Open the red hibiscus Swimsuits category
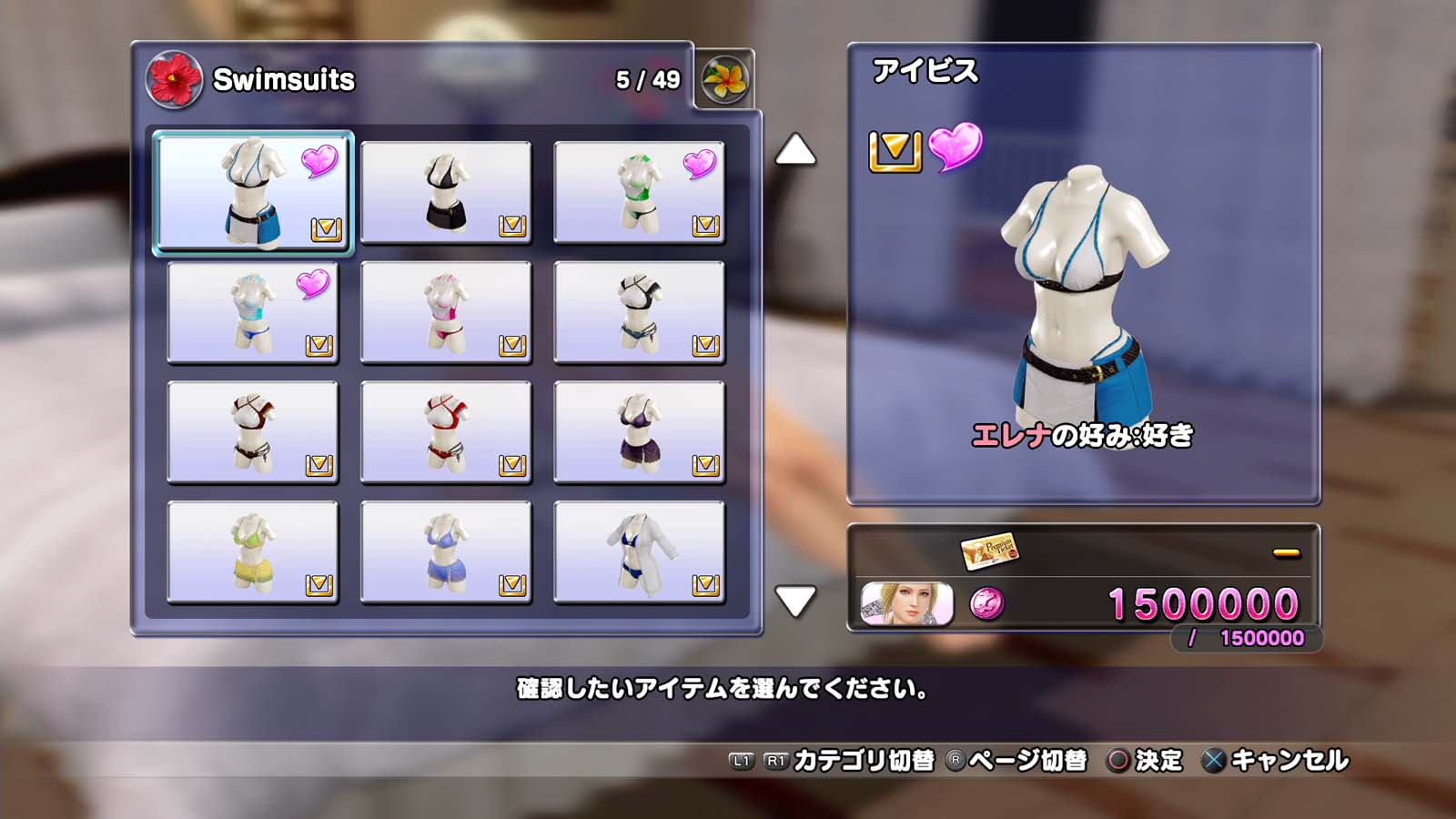The image size is (1456, 819). pyautogui.click(x=174, y=80)
